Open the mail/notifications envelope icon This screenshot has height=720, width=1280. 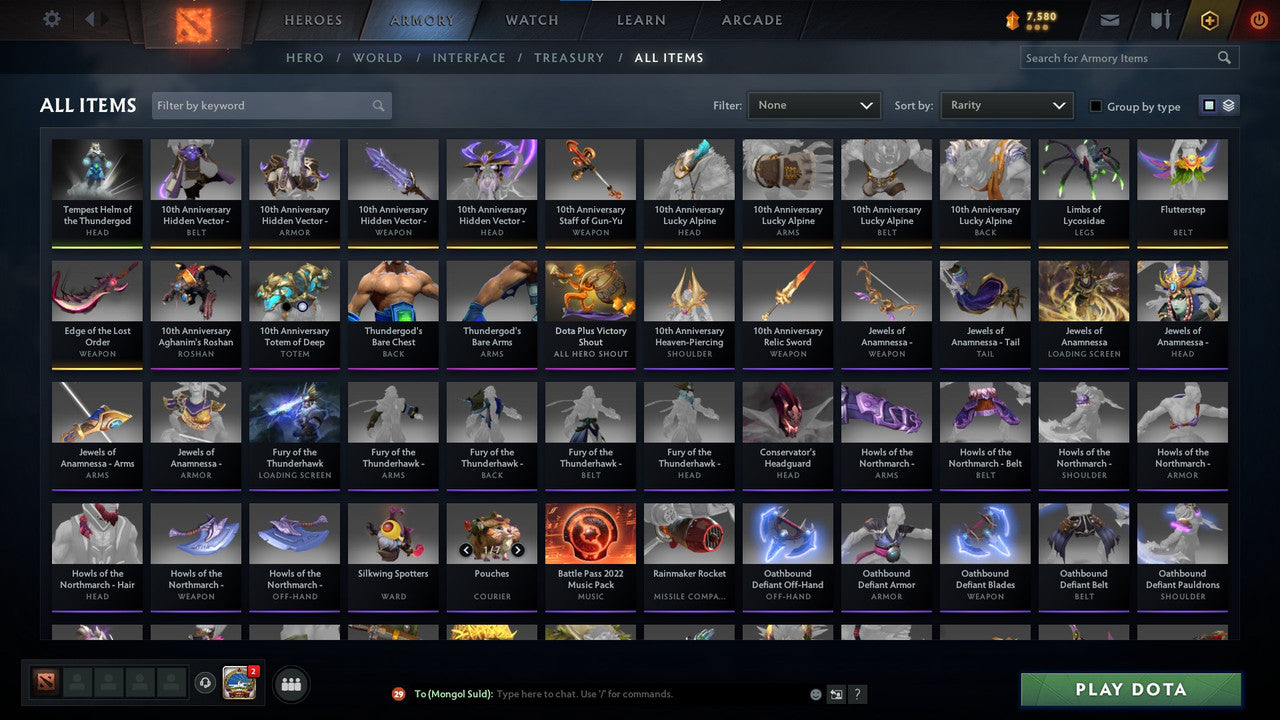1111,19
